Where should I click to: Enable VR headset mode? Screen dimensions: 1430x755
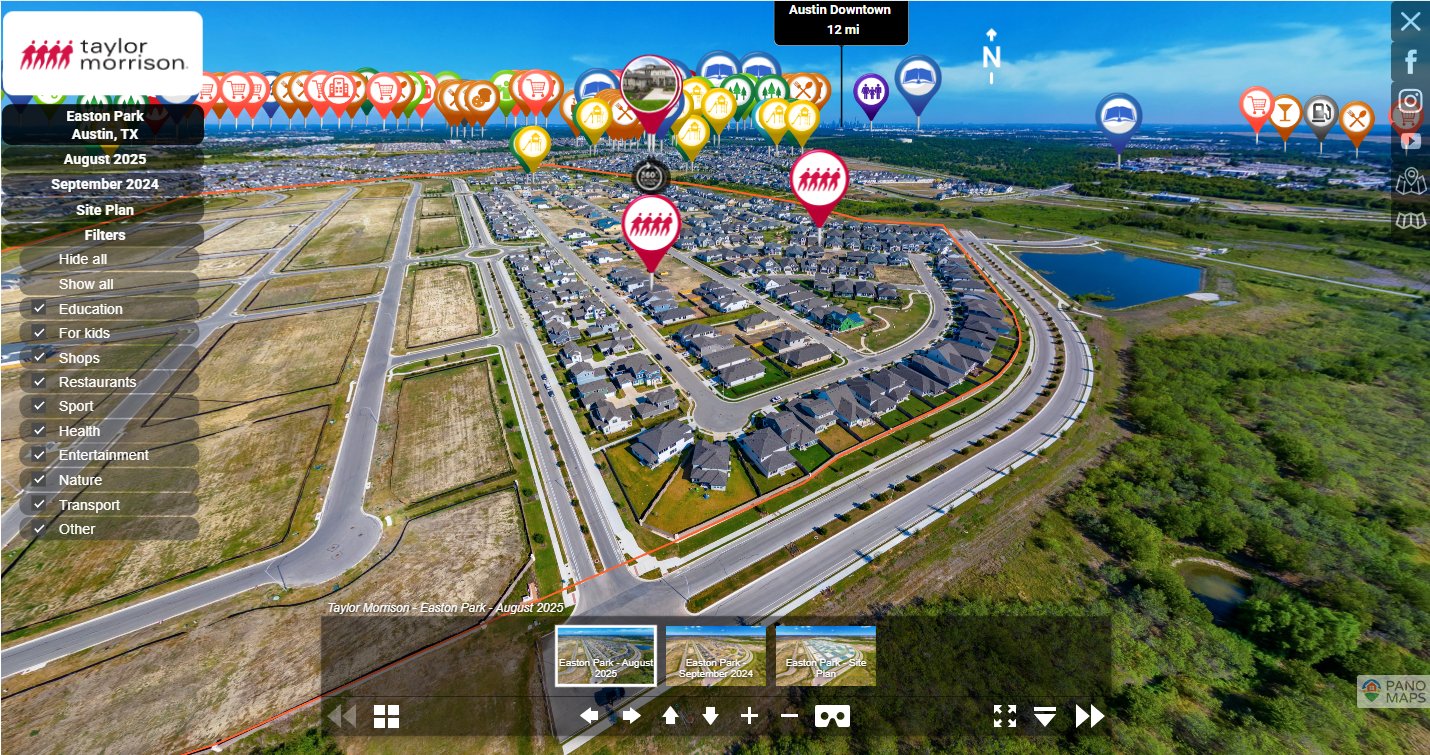click(x=832, y=716)
